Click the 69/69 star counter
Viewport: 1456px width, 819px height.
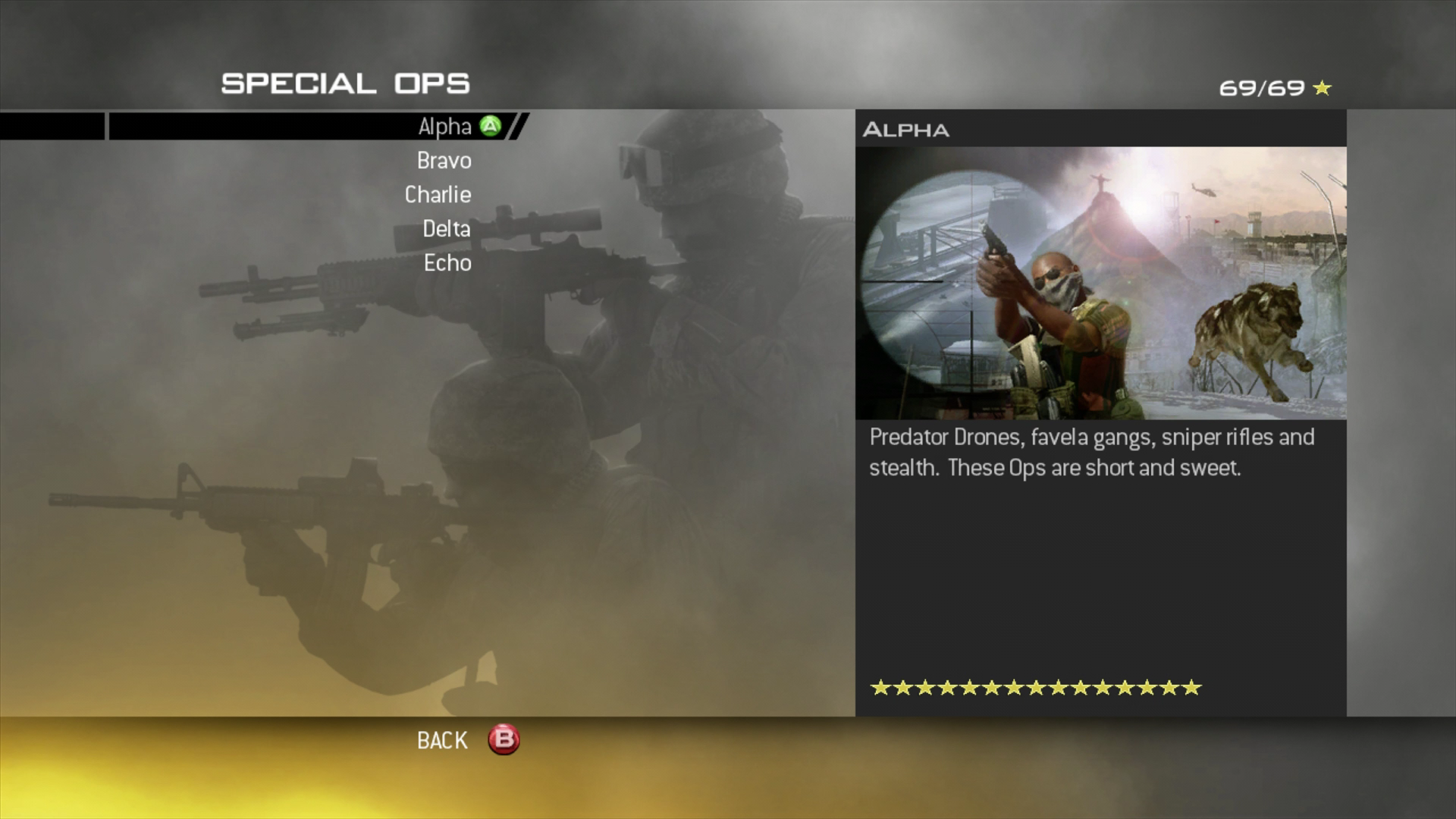tap(1263, 87)
